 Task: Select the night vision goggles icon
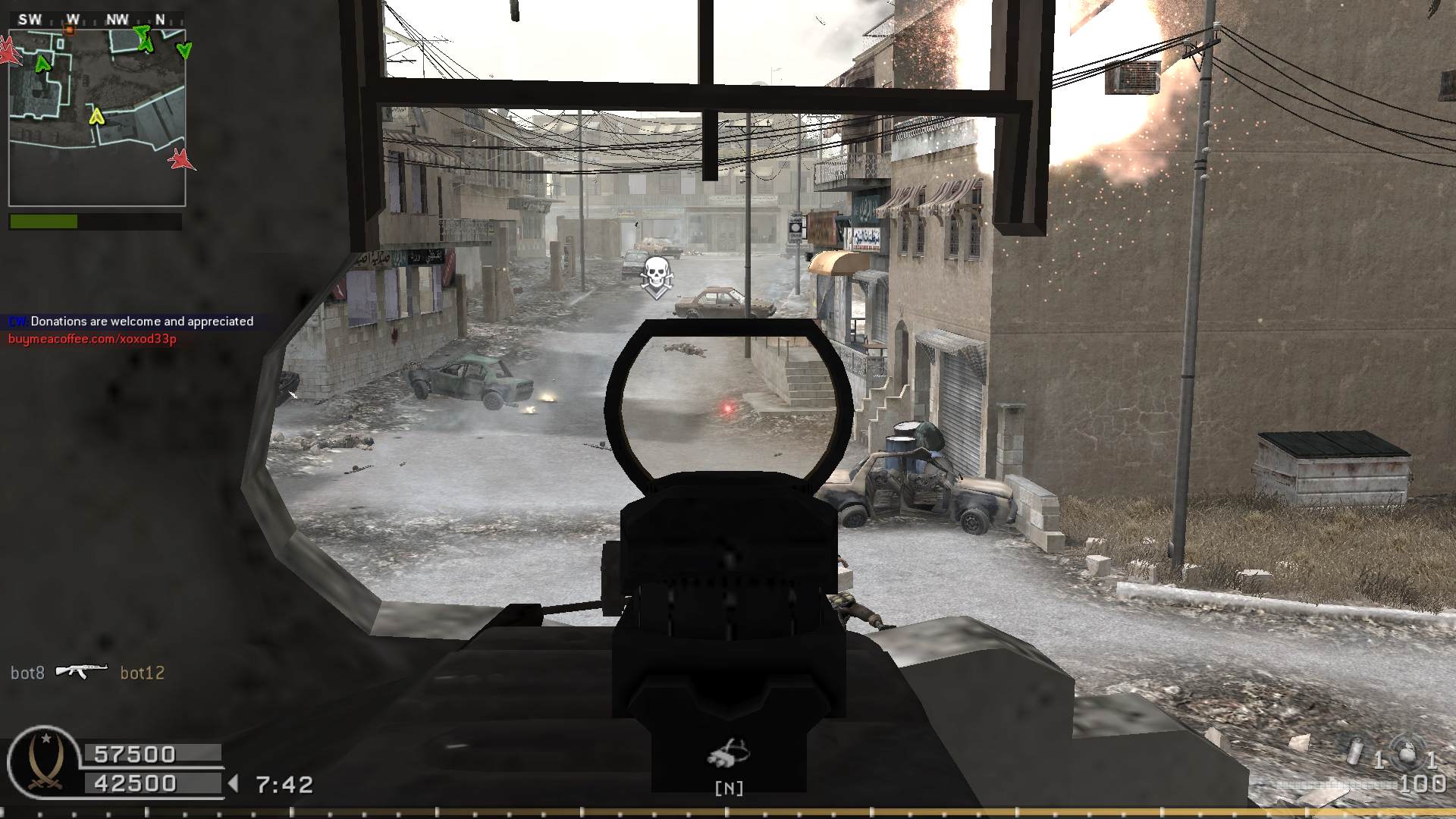729,753
